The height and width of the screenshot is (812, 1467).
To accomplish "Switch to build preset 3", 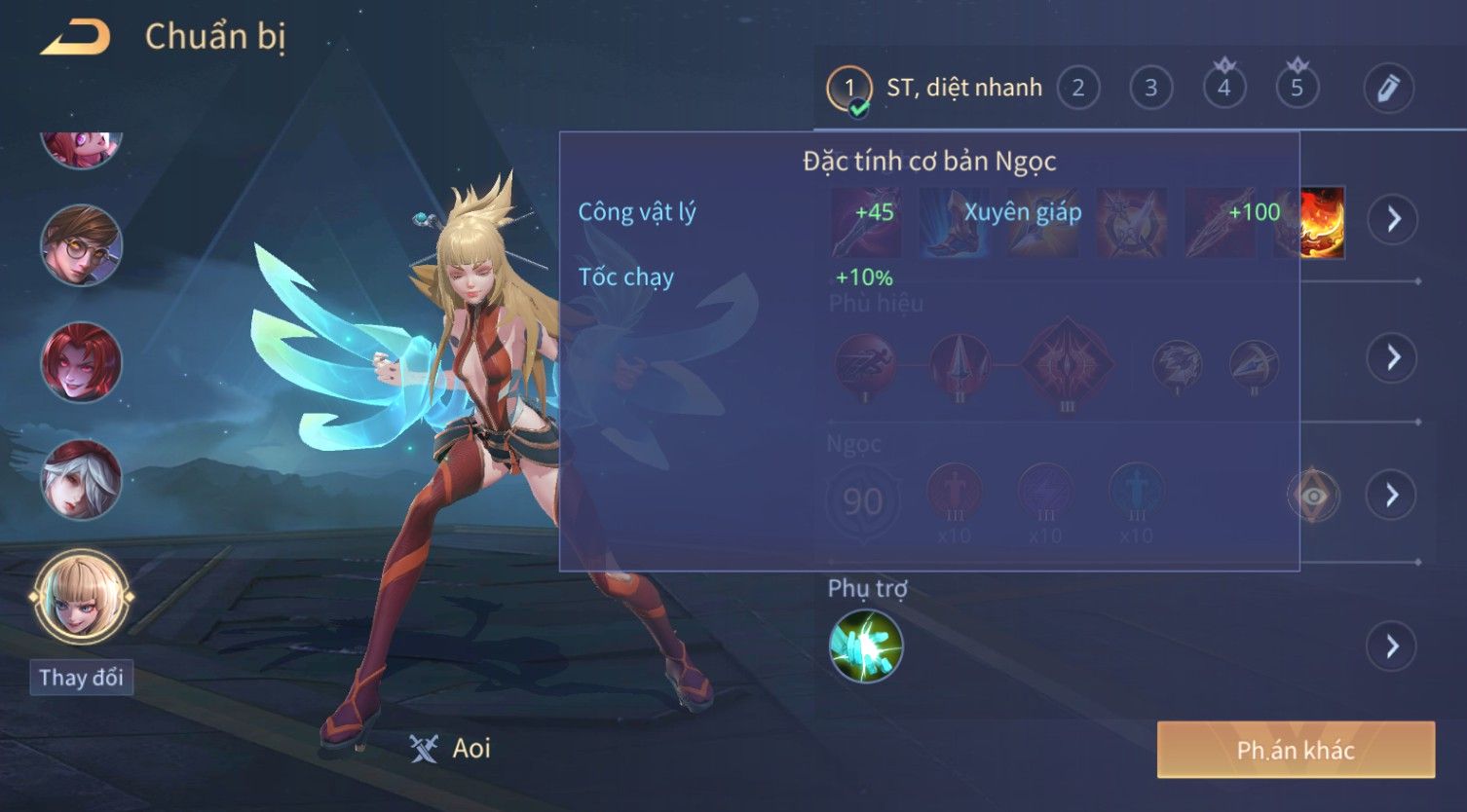I will pyautogui.click(x=1150, y=89).
